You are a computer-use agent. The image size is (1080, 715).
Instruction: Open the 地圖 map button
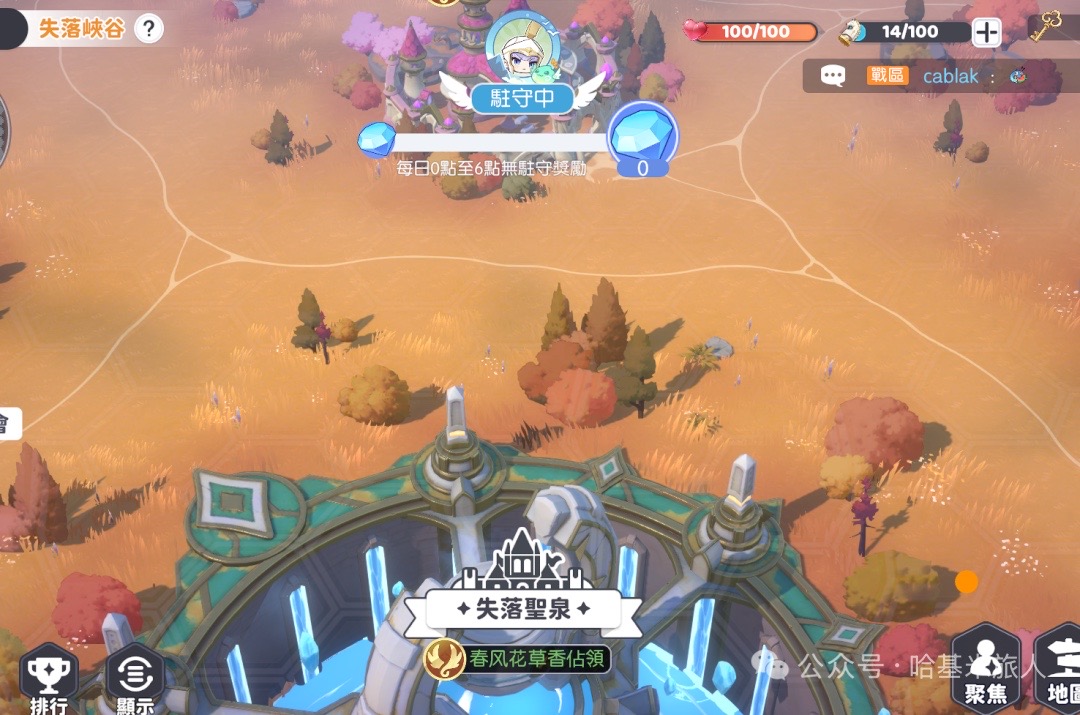click(1060, 670)
